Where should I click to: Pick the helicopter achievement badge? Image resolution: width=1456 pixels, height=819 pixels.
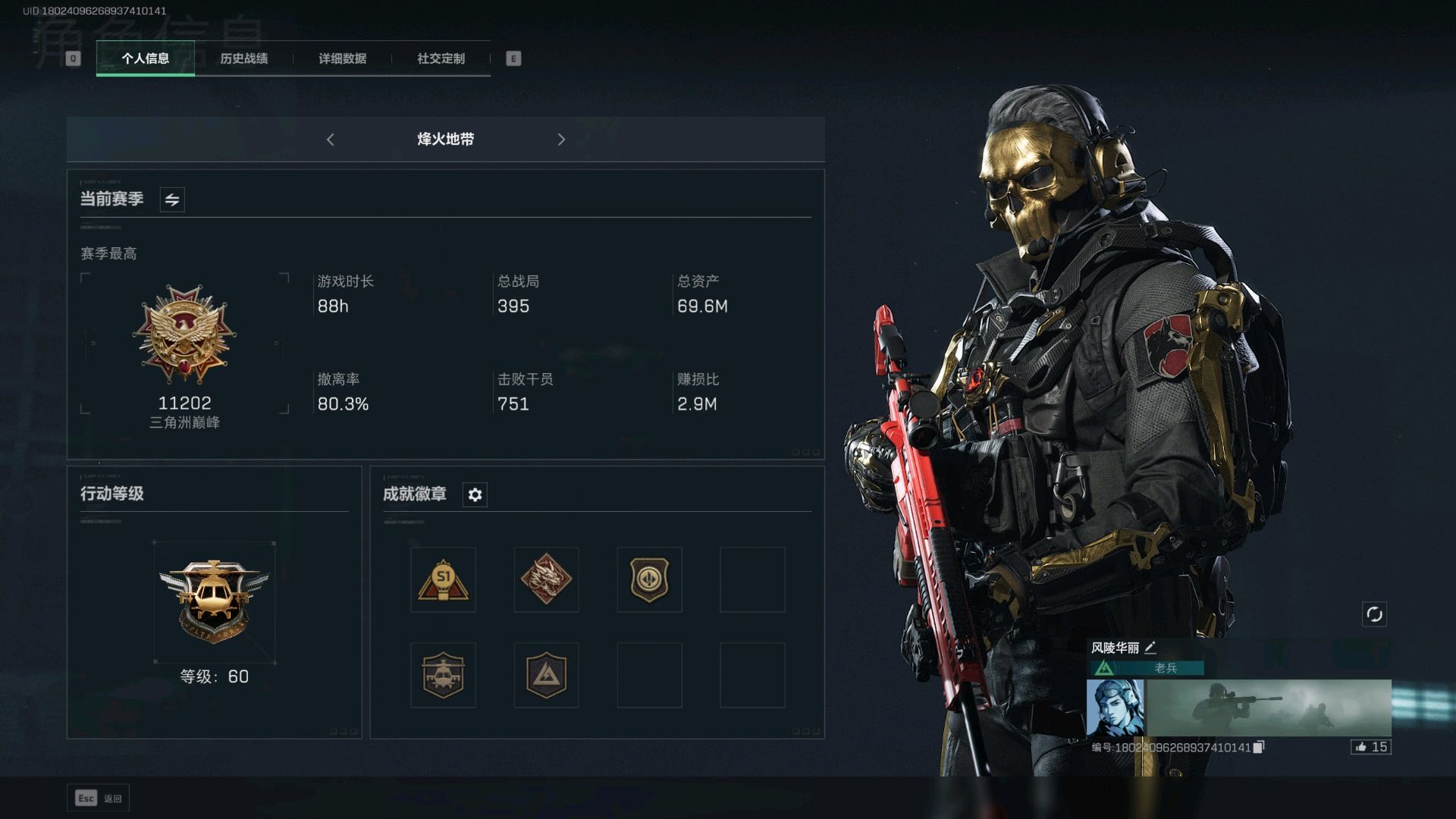(443, 675)
